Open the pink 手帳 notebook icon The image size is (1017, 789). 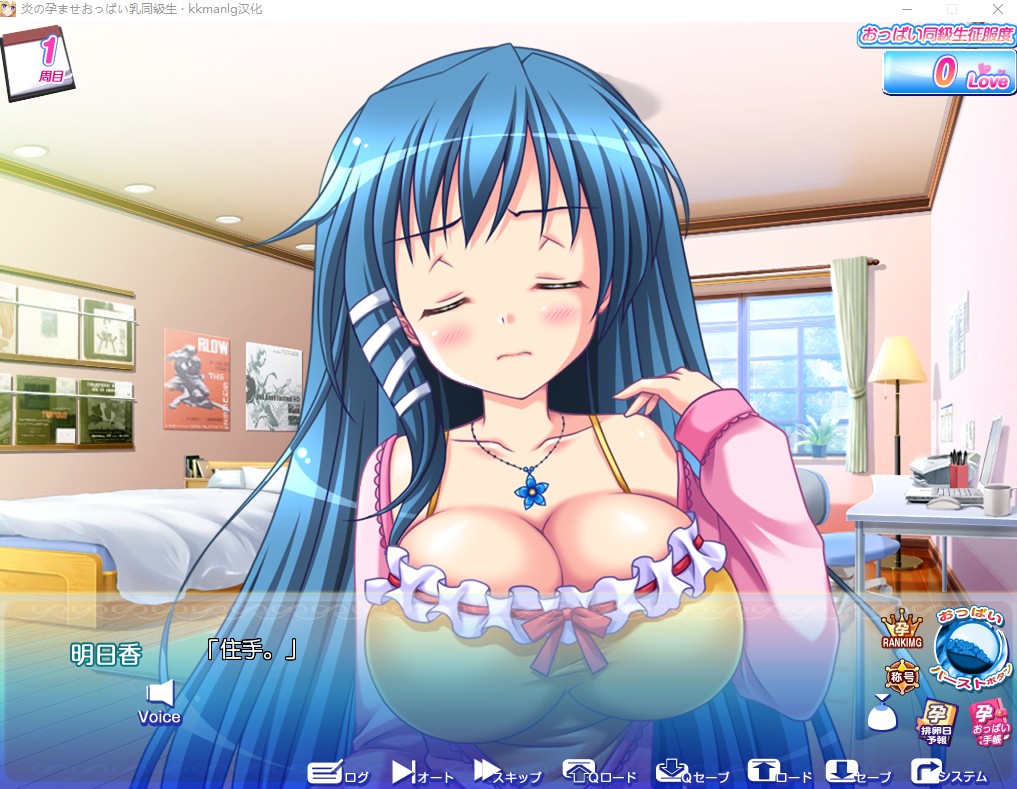989,723
